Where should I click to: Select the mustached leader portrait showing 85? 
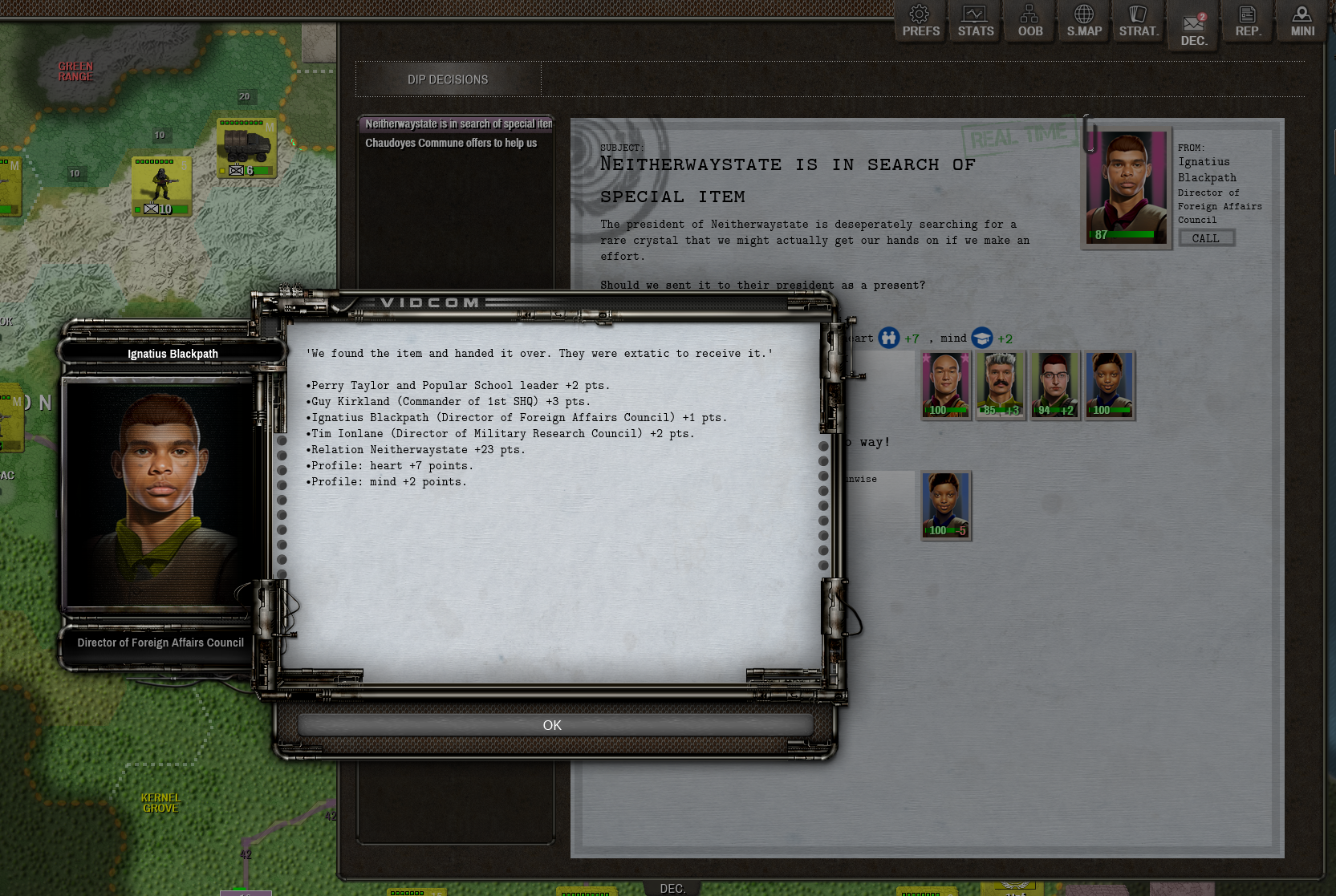coord(1001,383)
